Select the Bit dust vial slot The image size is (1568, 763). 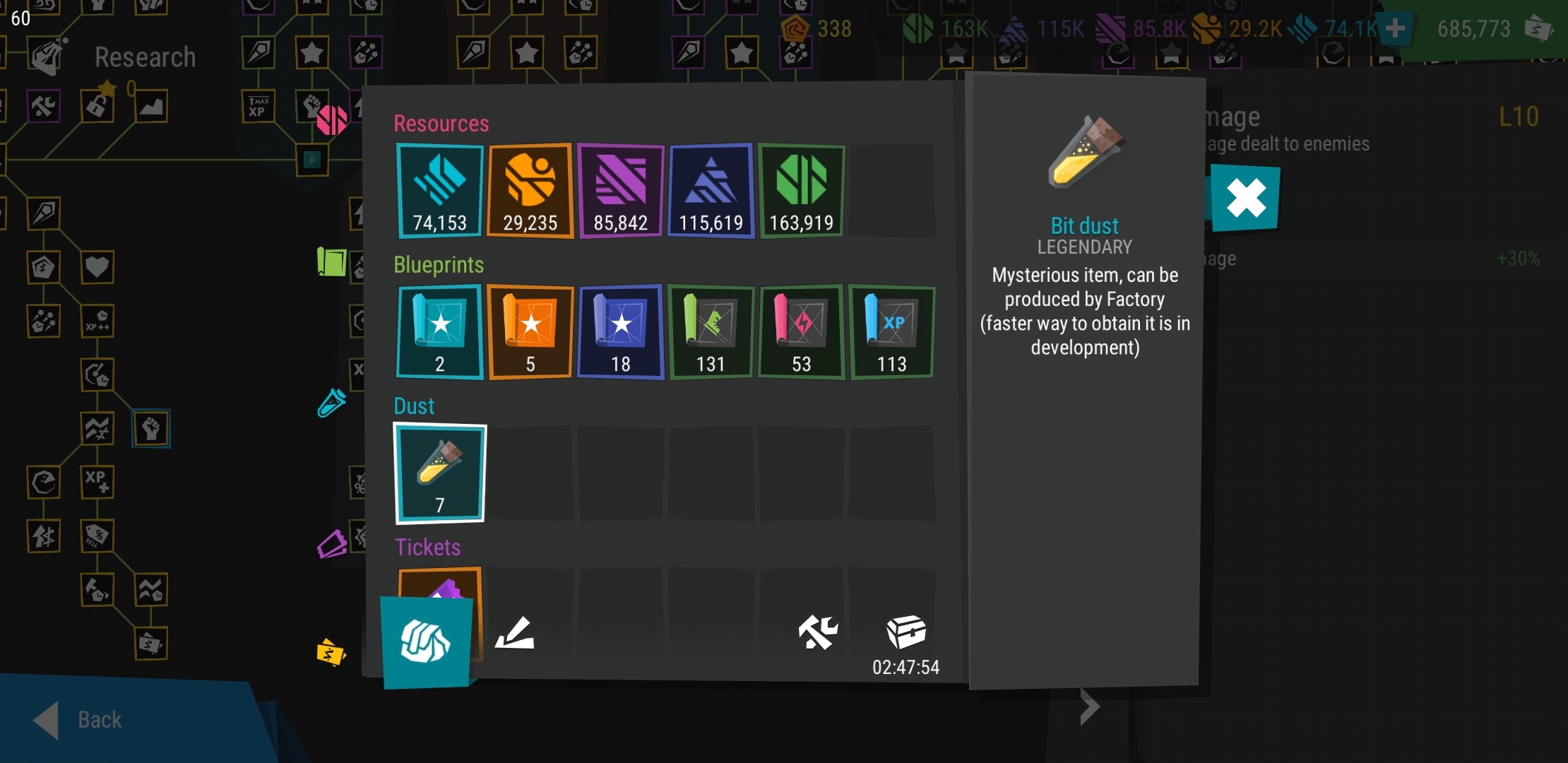tap(439, 473)
